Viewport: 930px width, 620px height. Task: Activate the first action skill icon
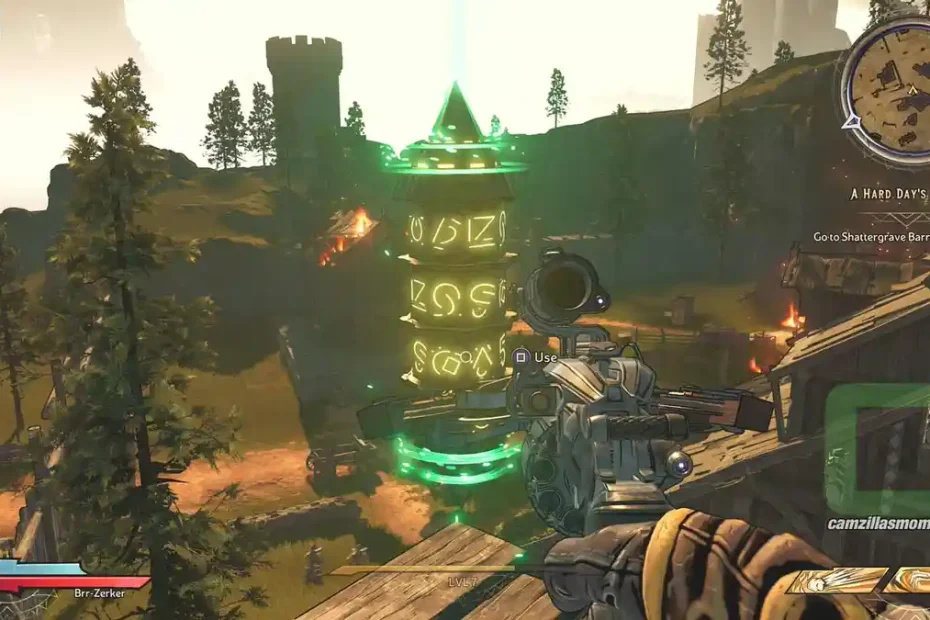836,580
